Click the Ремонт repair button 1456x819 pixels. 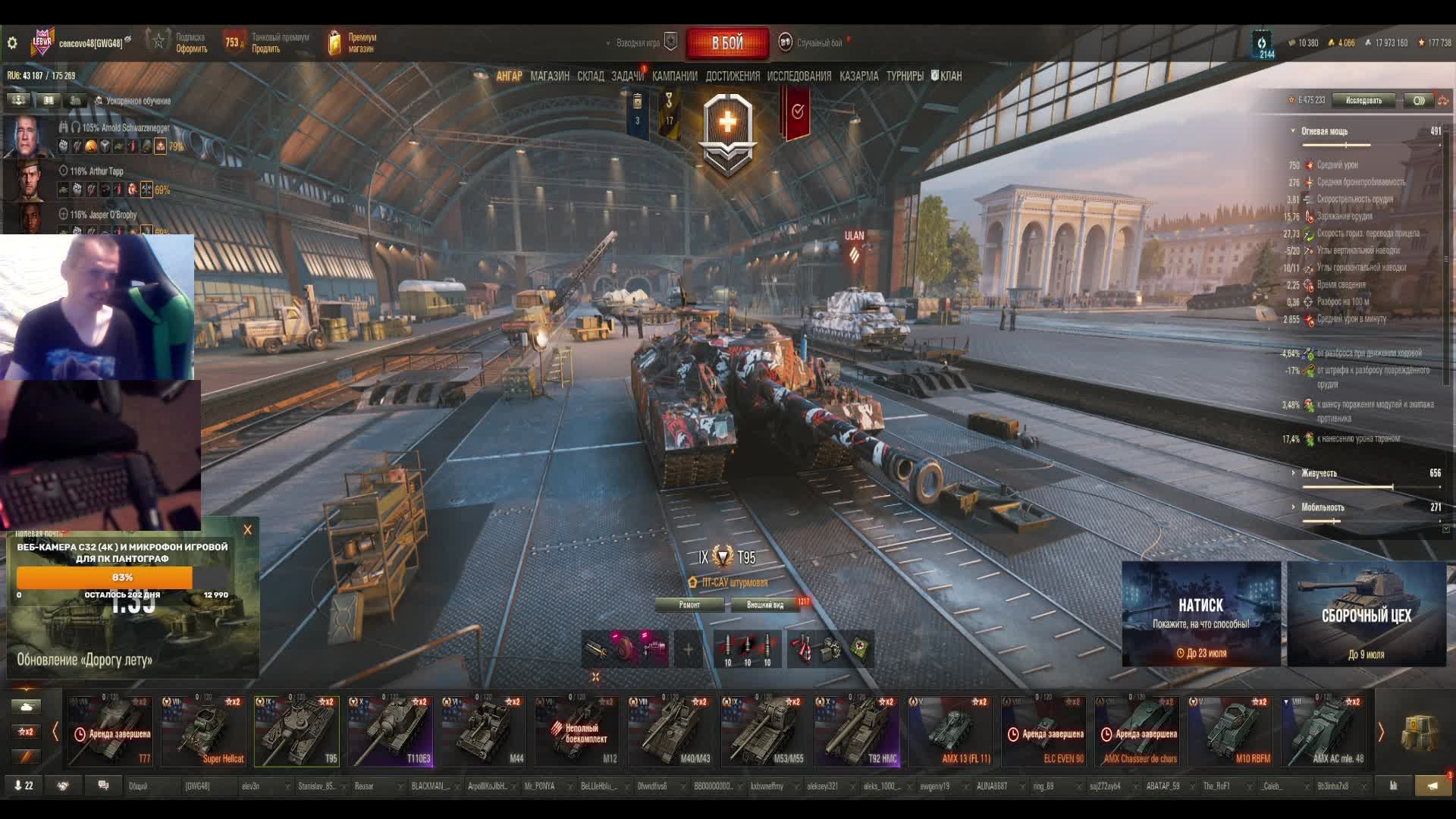point(689,604)
